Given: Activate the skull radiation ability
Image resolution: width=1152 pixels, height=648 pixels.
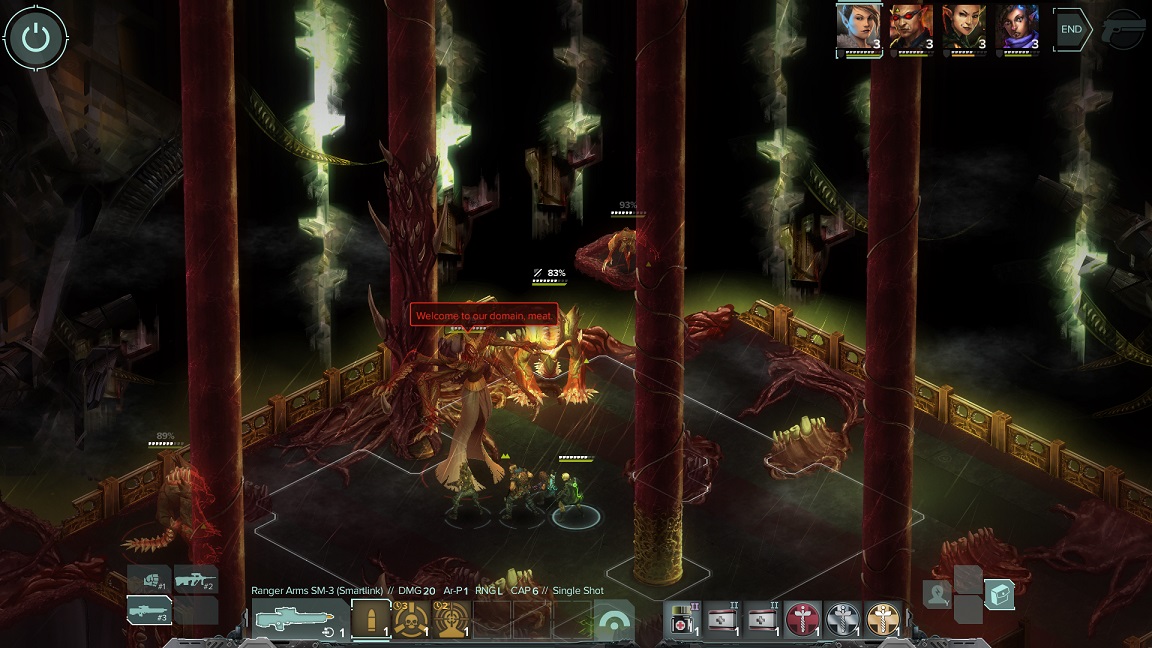Looking at the screenshot, I should [410, 620].
